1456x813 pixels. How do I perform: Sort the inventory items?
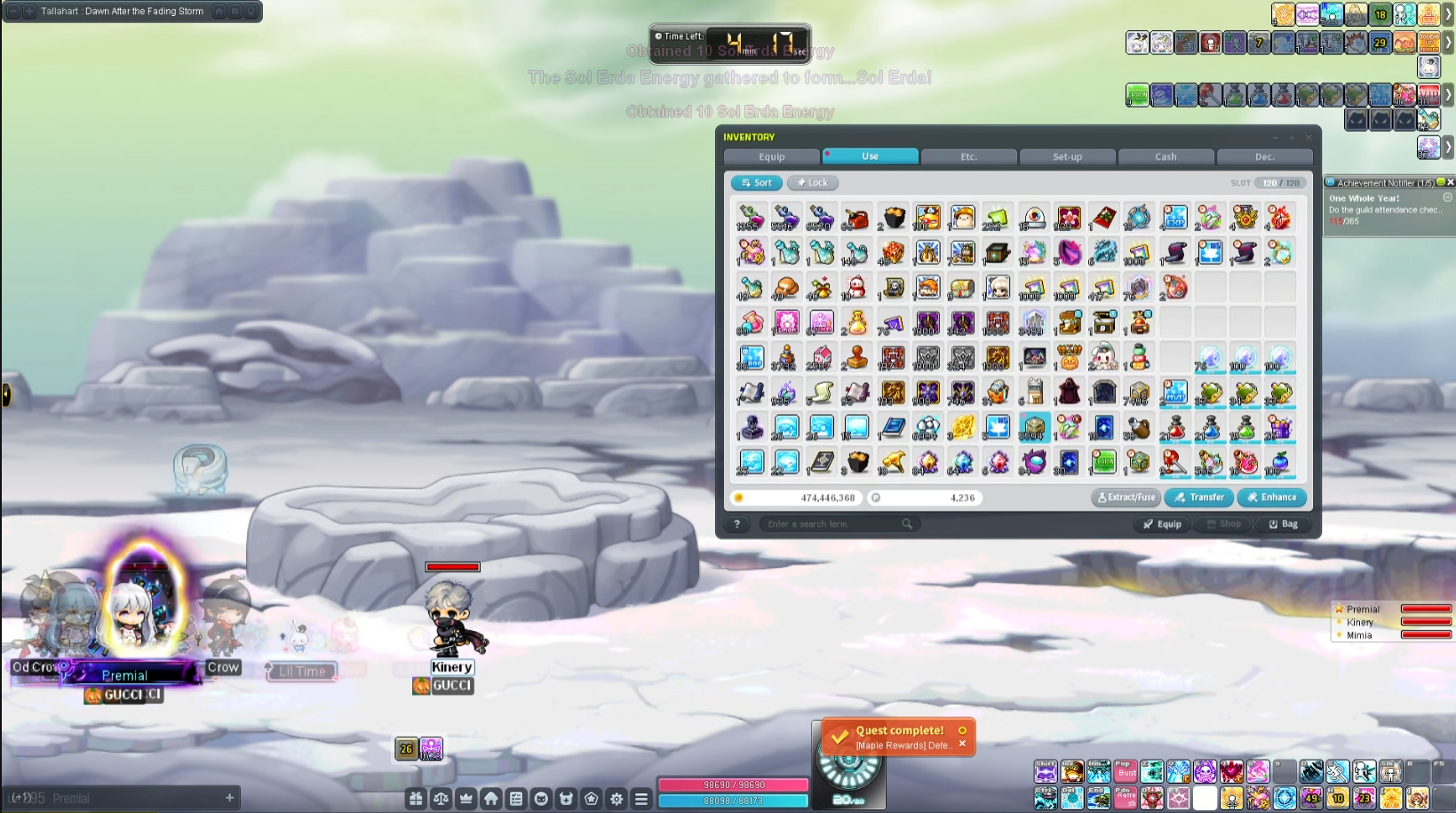pos(757,183)
